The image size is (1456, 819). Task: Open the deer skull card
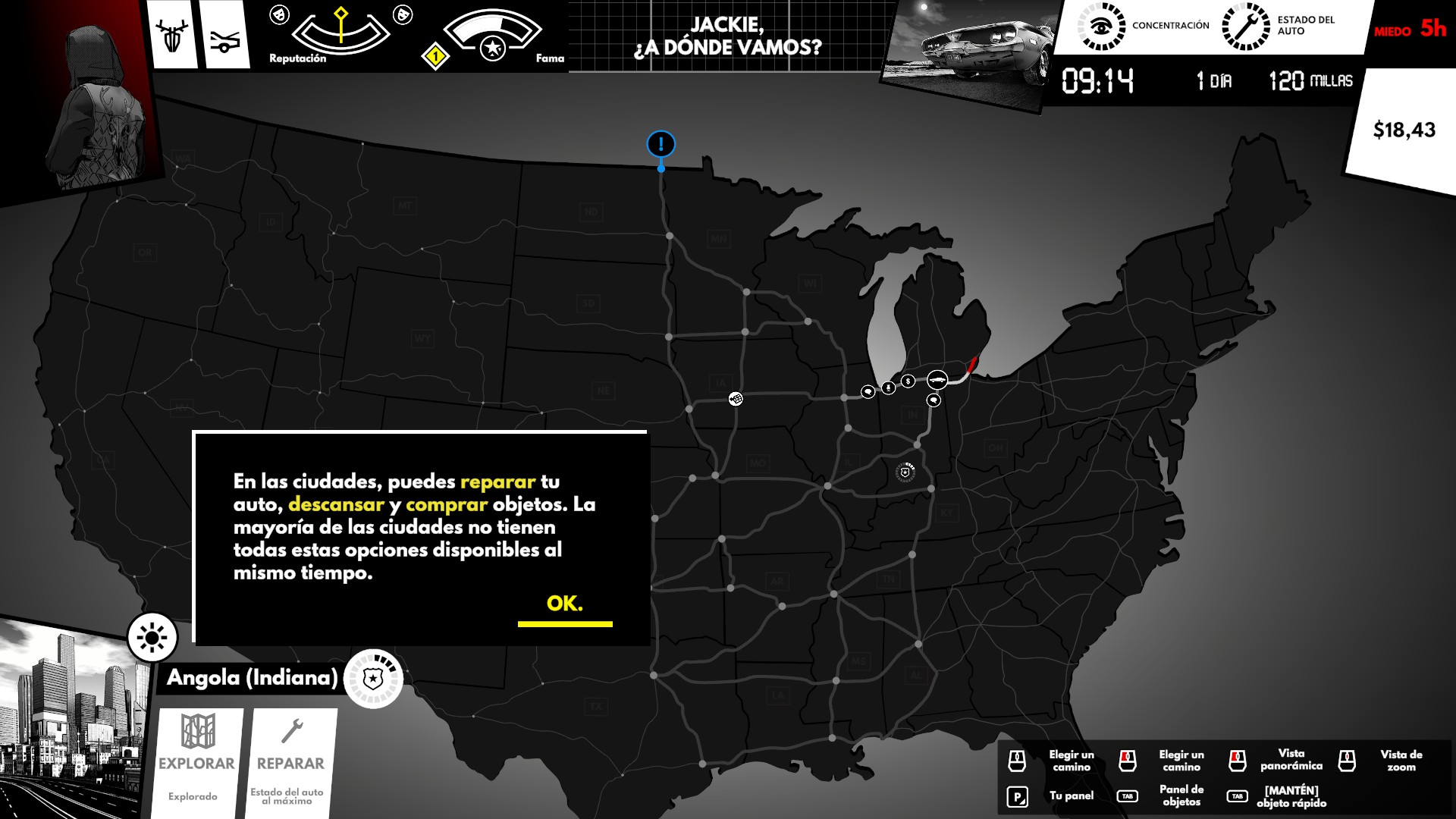click(172, 36)
